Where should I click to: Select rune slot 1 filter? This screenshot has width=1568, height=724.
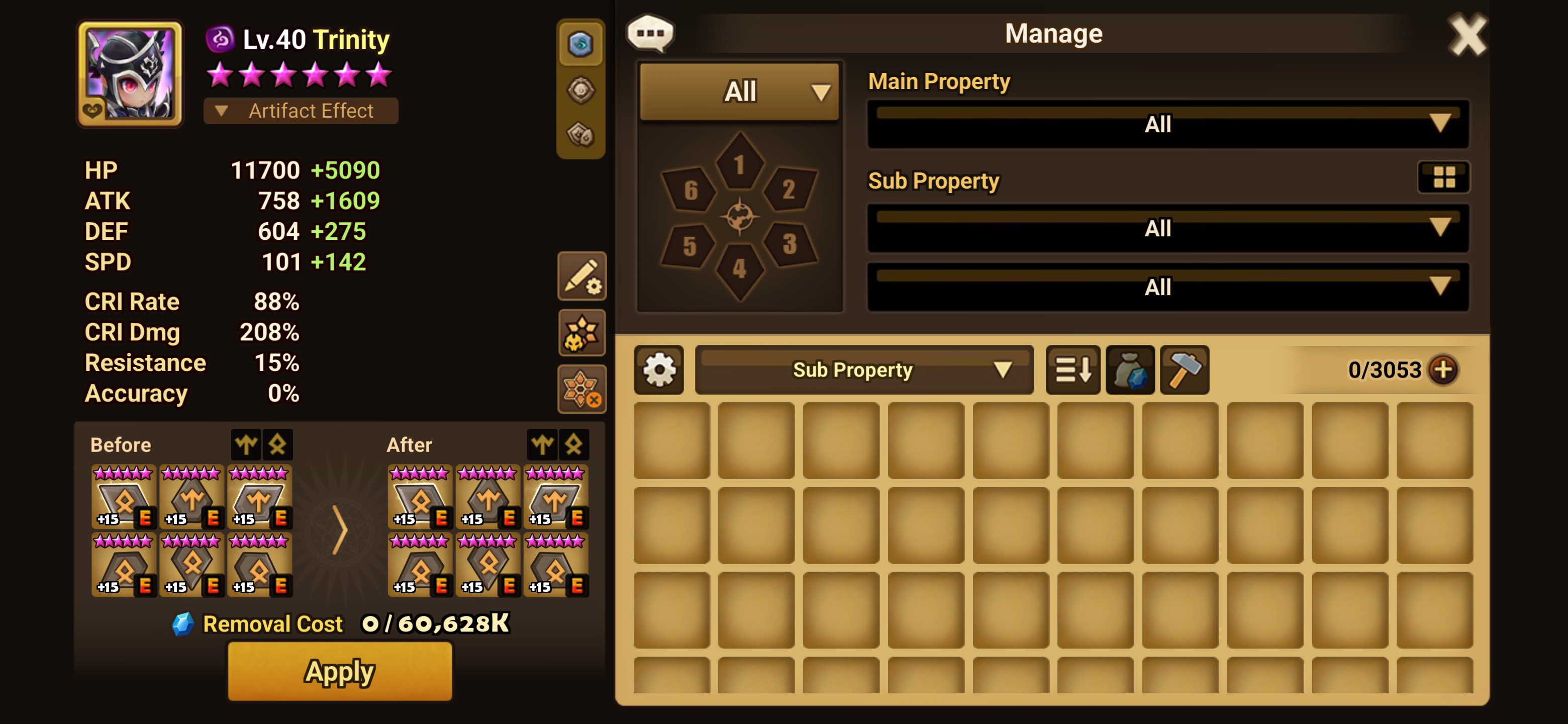point(739,163)
